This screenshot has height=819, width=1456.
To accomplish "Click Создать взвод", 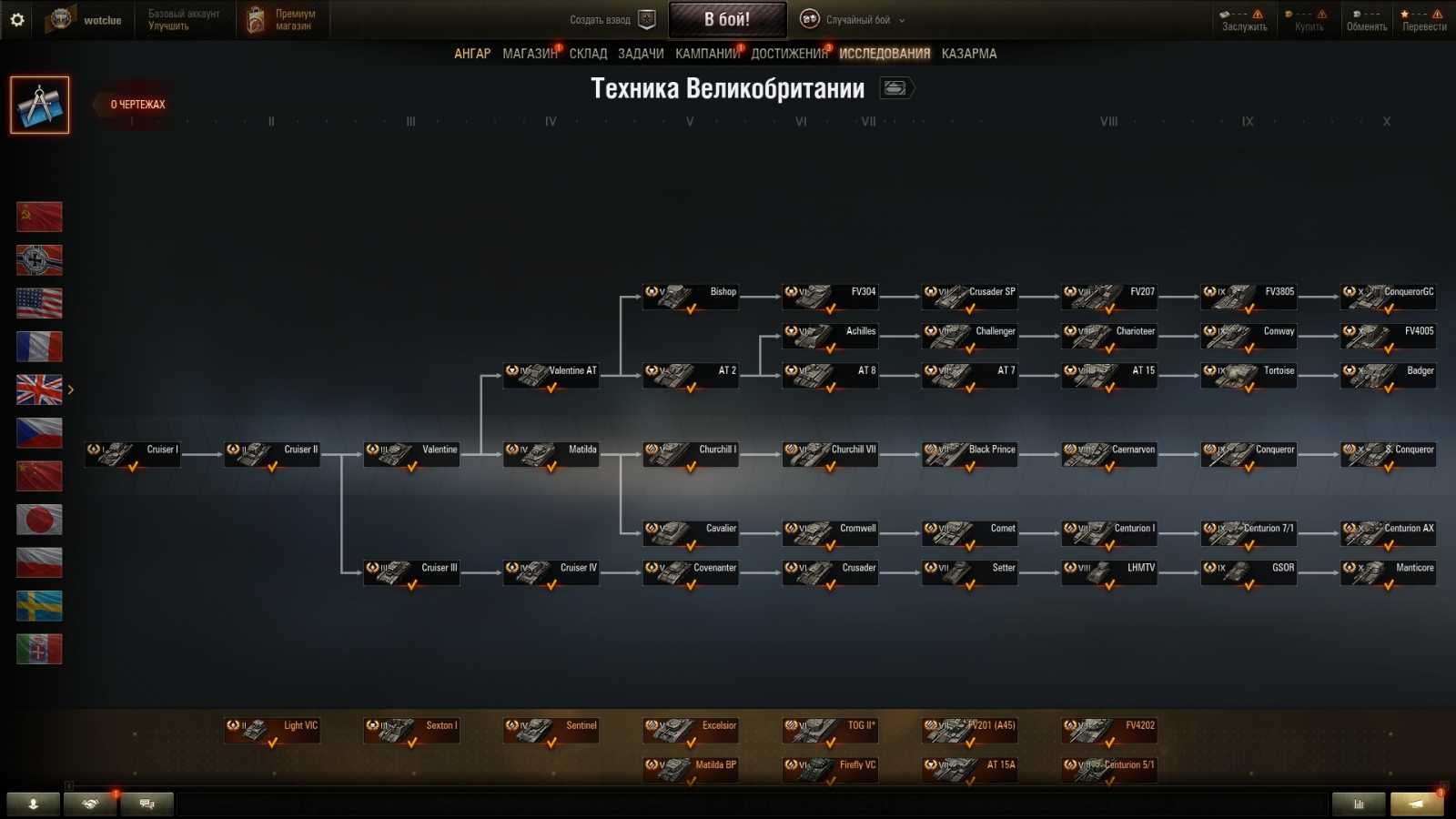I will [602, 17].
